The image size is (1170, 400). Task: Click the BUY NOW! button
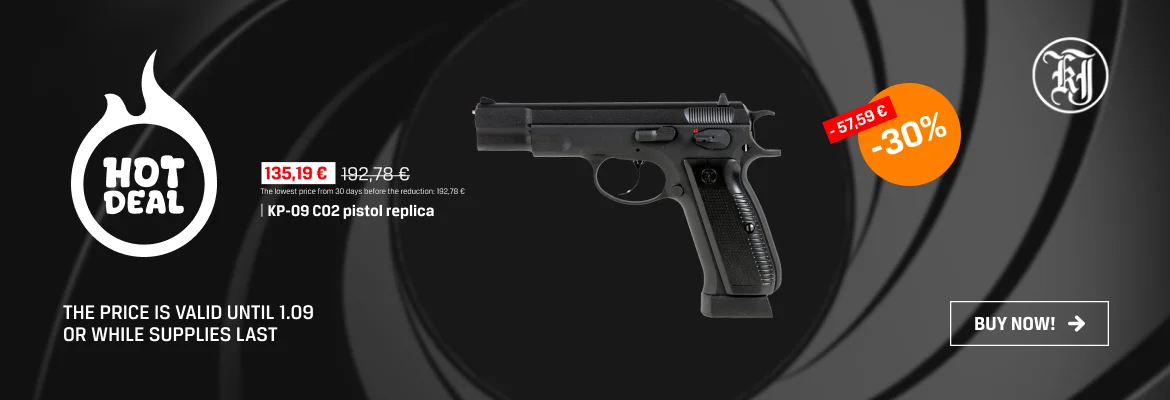(1029, 323)
